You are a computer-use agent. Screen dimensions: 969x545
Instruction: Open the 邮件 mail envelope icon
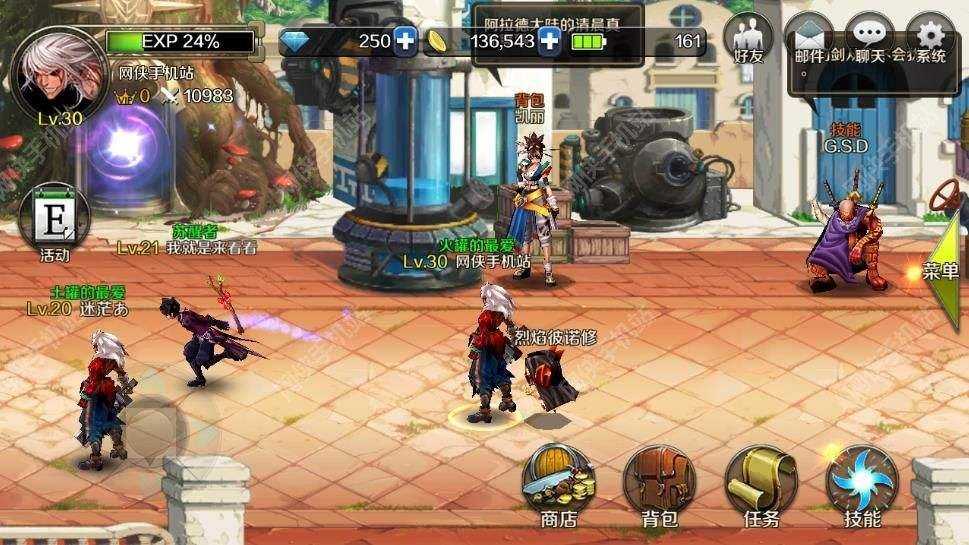pyautogui.click(x=808, y=40)
